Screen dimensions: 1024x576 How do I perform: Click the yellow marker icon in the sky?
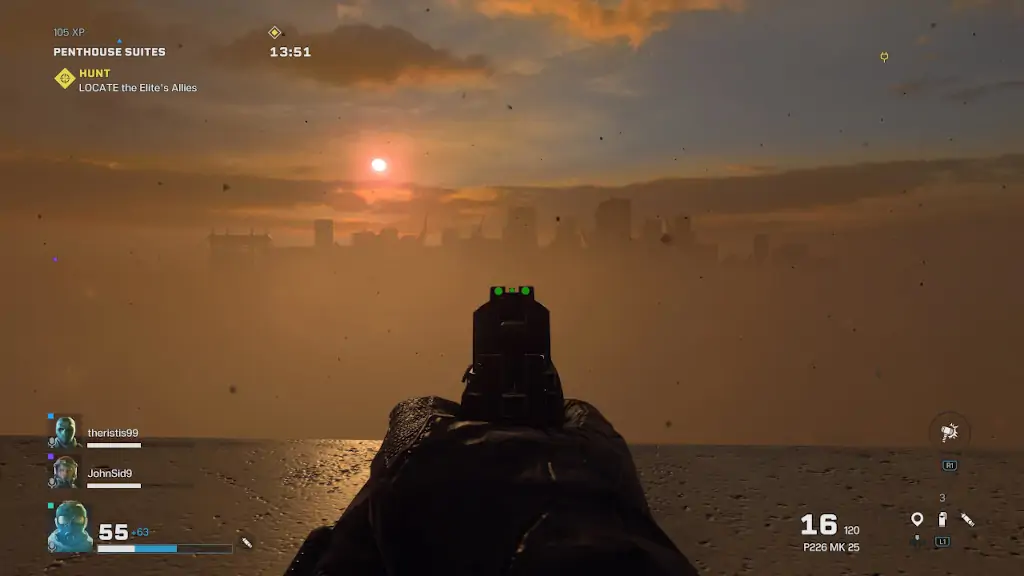point(884,57)
